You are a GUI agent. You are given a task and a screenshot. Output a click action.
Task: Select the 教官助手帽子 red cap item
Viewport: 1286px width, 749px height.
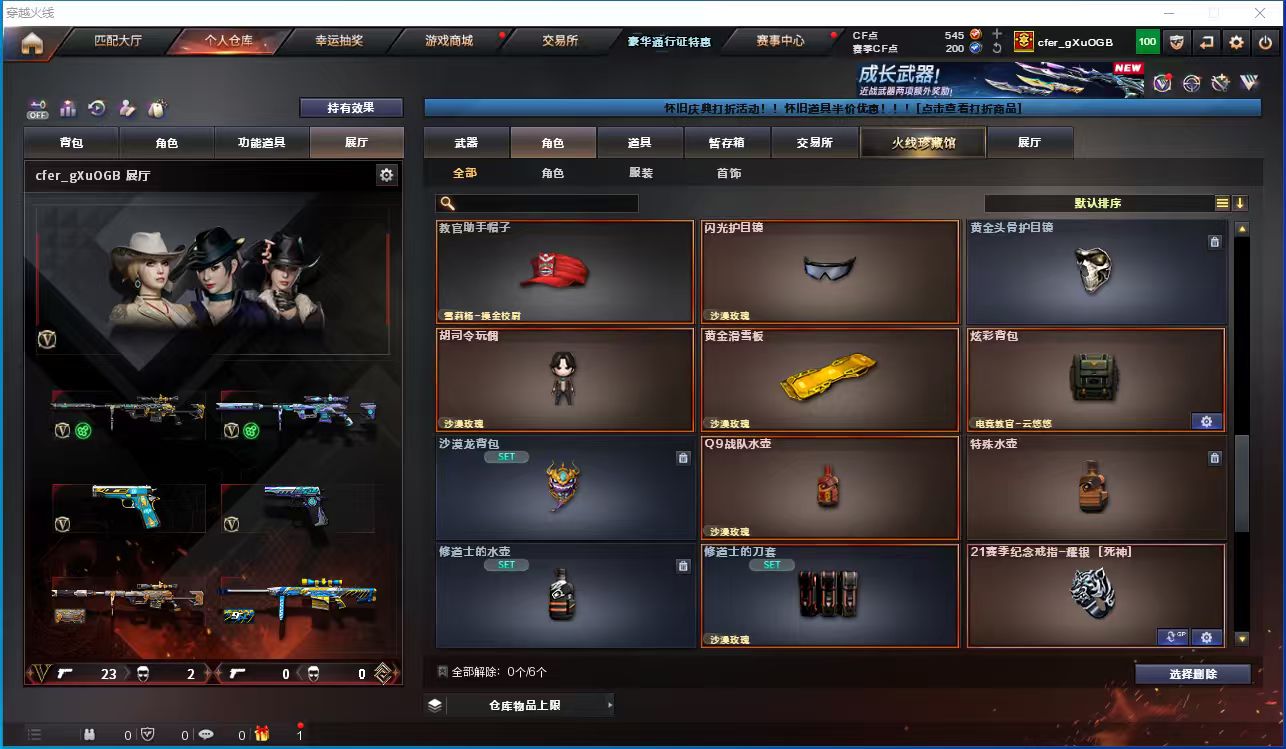[565, 271]
